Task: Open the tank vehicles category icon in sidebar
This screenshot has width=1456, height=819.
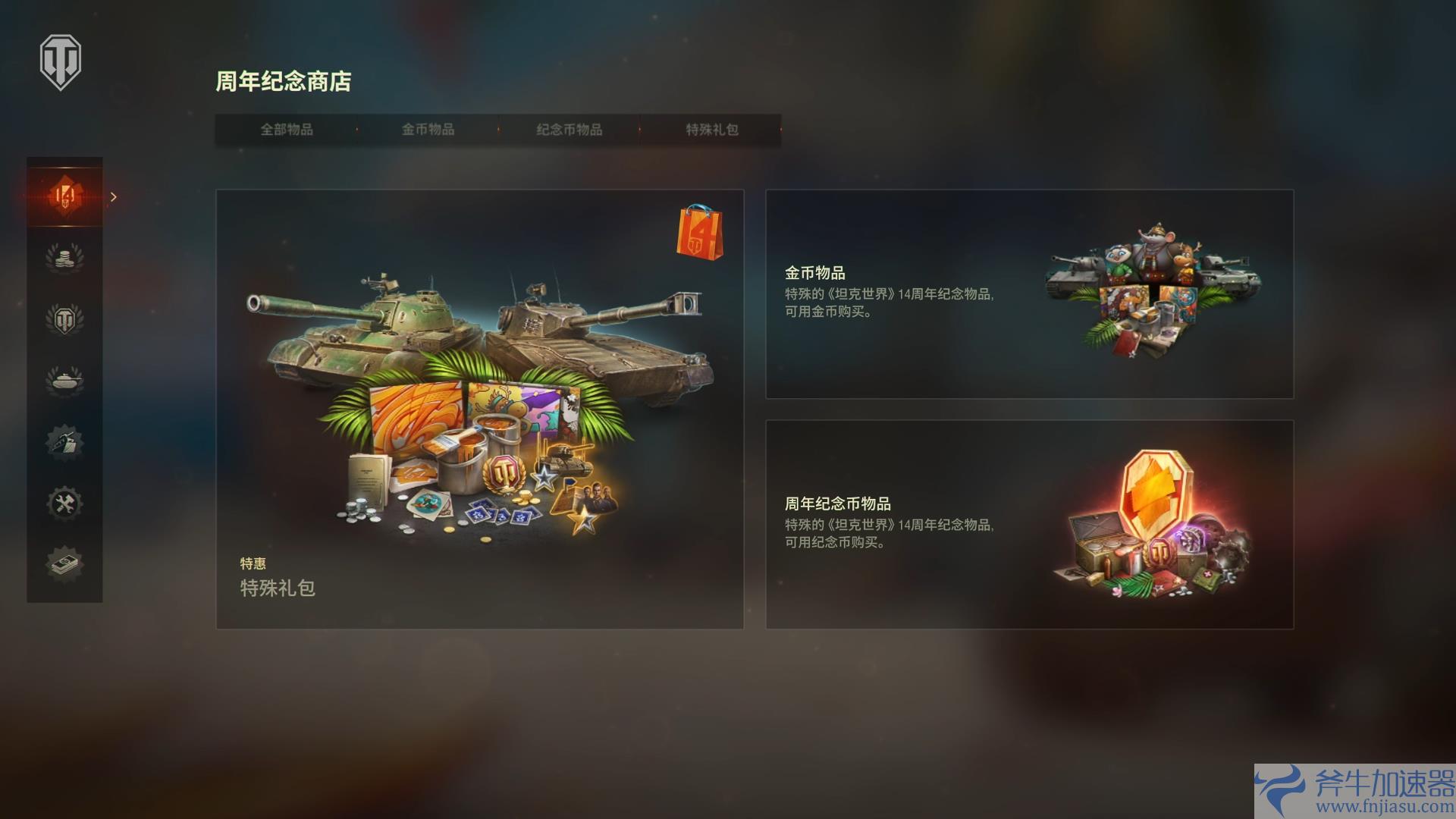Action: click(x=64, y=380)
